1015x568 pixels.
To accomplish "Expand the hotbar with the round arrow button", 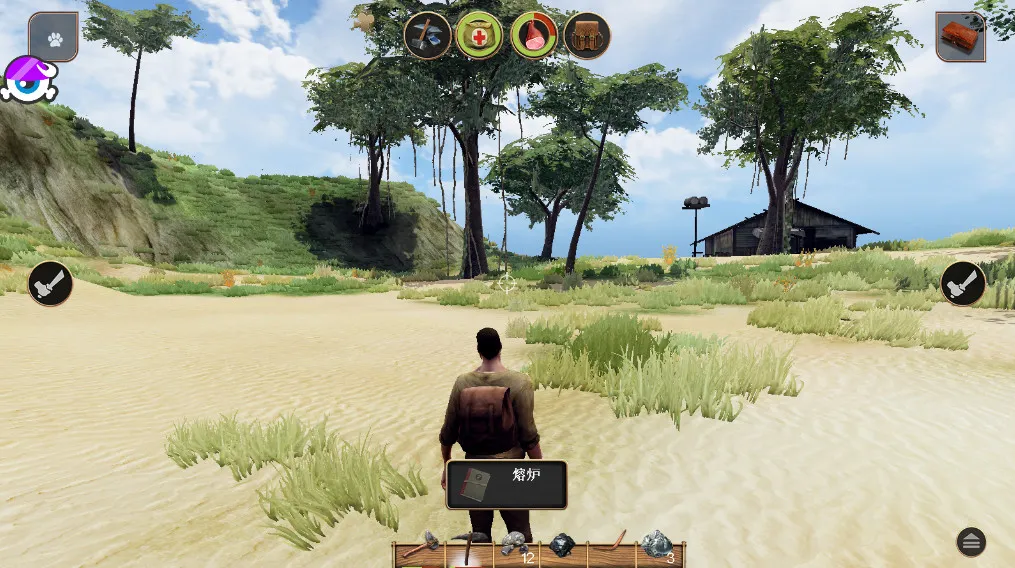I will [970, 542].
